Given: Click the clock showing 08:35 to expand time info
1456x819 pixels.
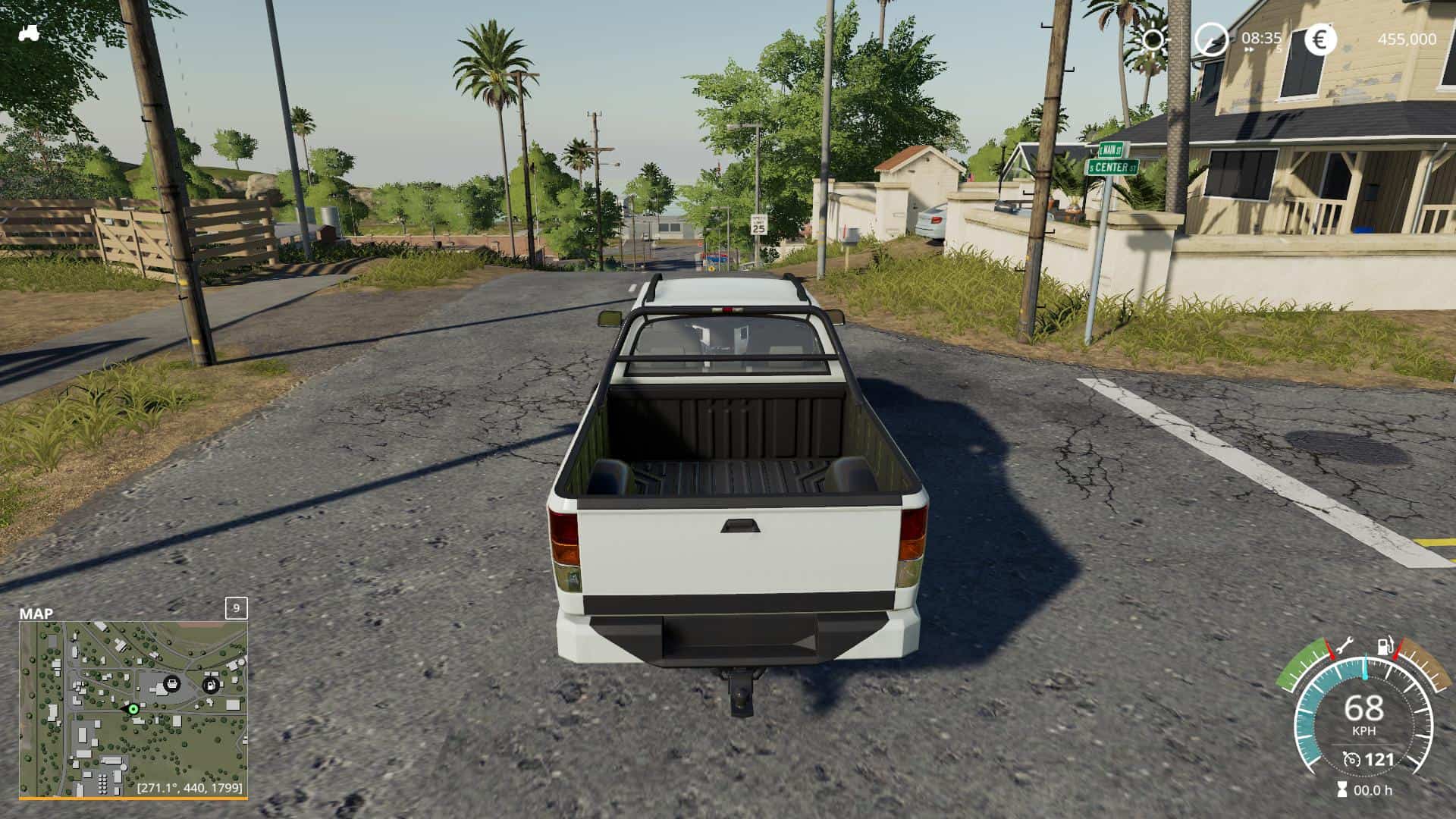Looking at the screenshot, I should 1261,36.
